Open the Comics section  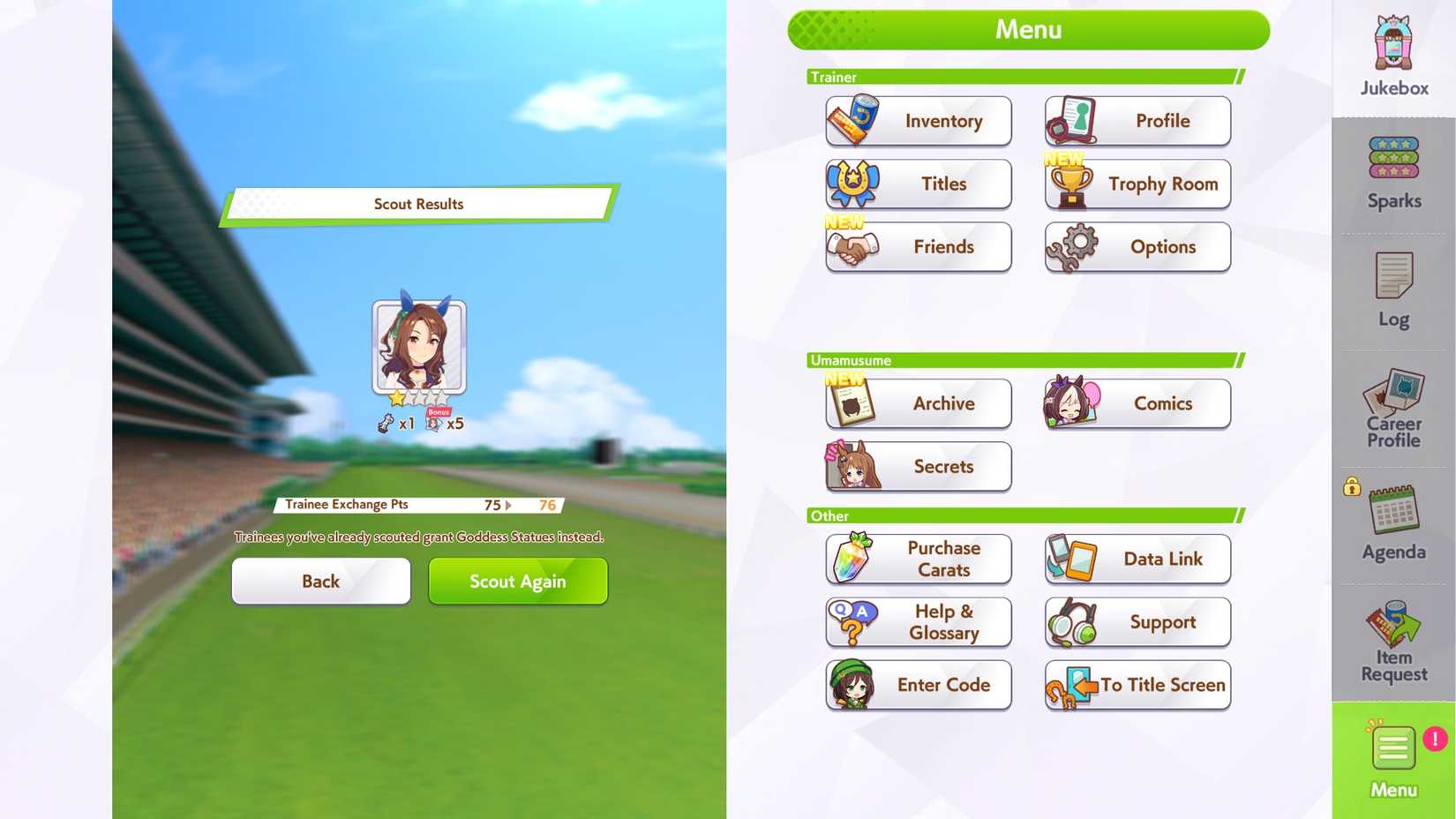click(x=1137, y=403)
